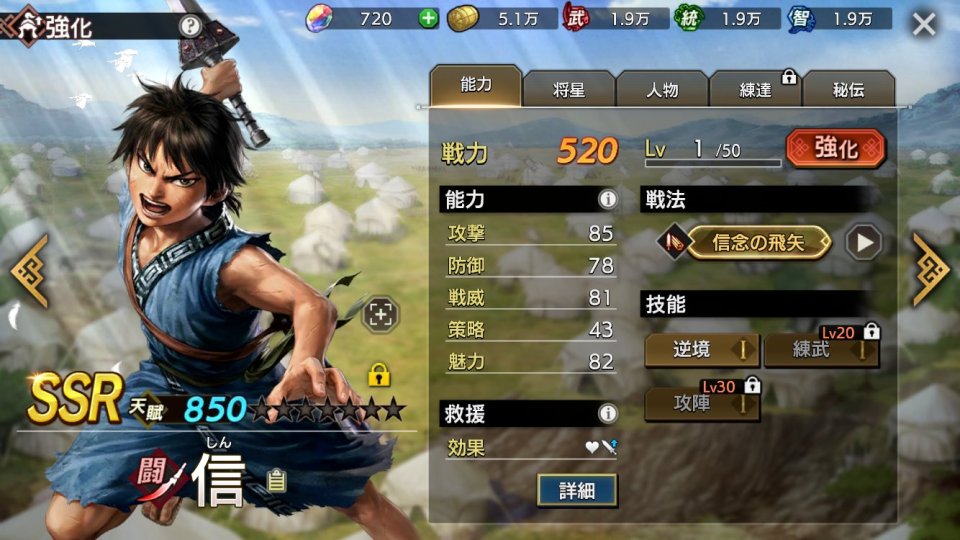960x540 pixels.
Task: Add more gems with the green plus
Action: click(x=428, y=18)
